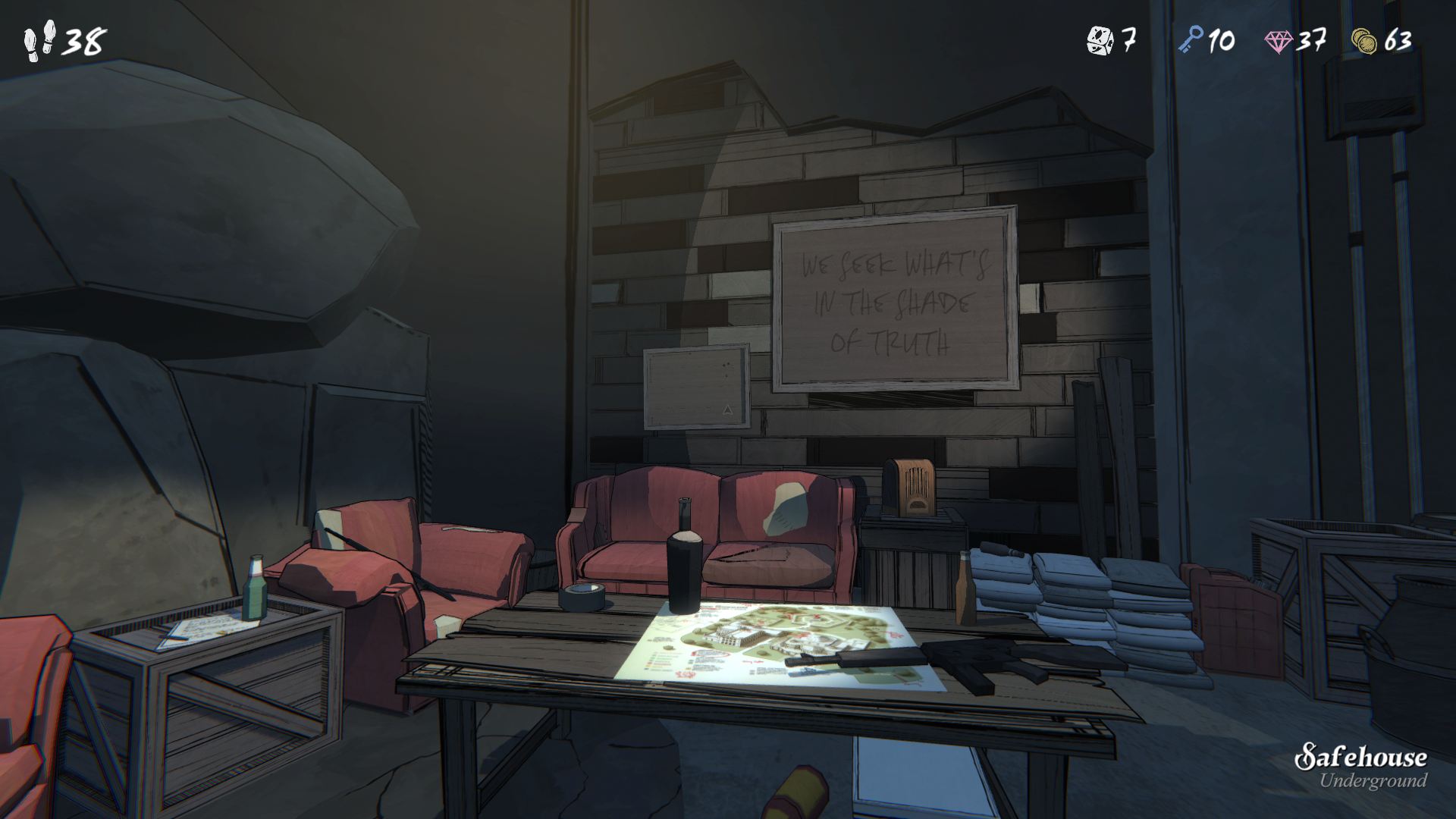Image resolution: width=1456 pixels, height=819 pixels.
Task: Select the pink gem icon
Action: pos(1279,41)
